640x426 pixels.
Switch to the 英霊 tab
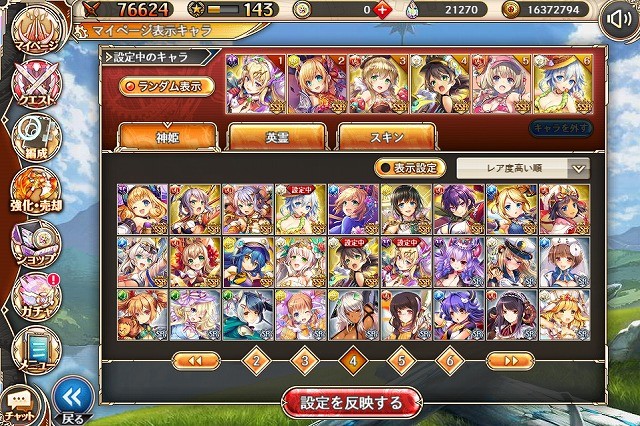coord(276,137)
